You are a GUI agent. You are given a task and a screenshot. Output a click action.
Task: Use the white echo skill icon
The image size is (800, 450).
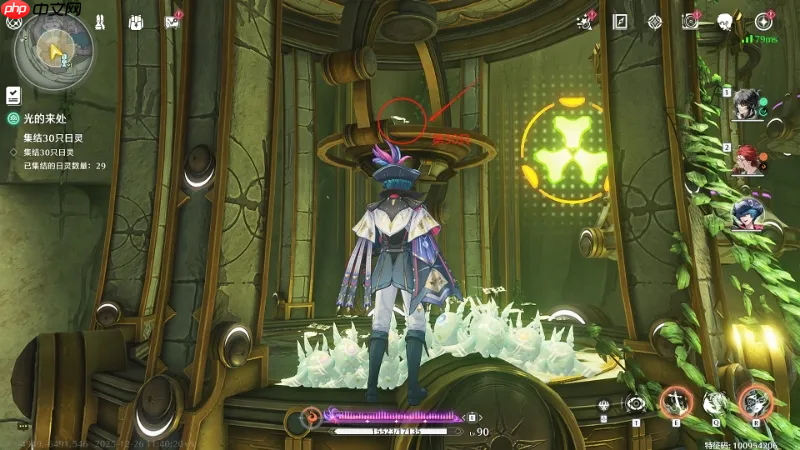tap(714, 402)
